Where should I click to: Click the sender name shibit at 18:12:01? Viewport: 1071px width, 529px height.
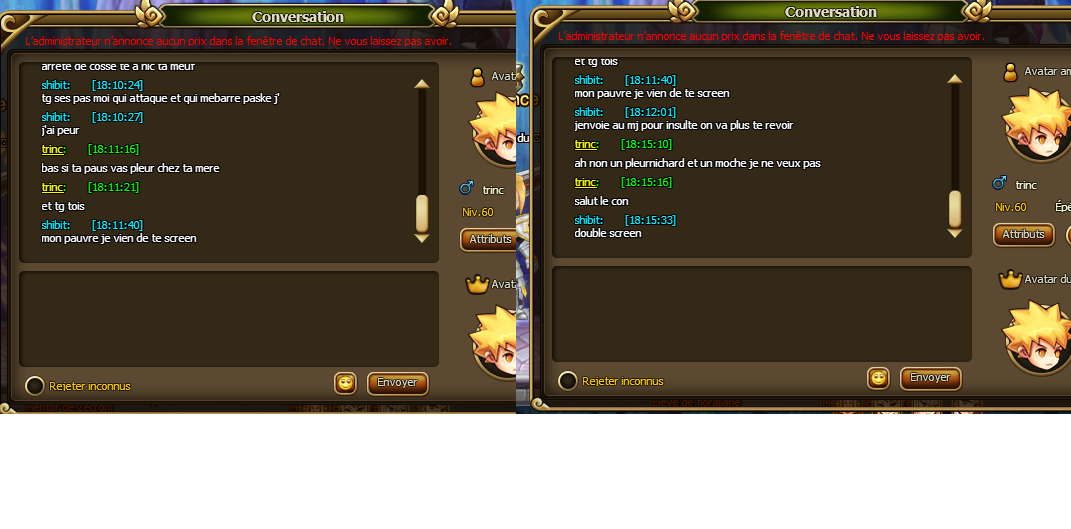click(x=588, y=112)
